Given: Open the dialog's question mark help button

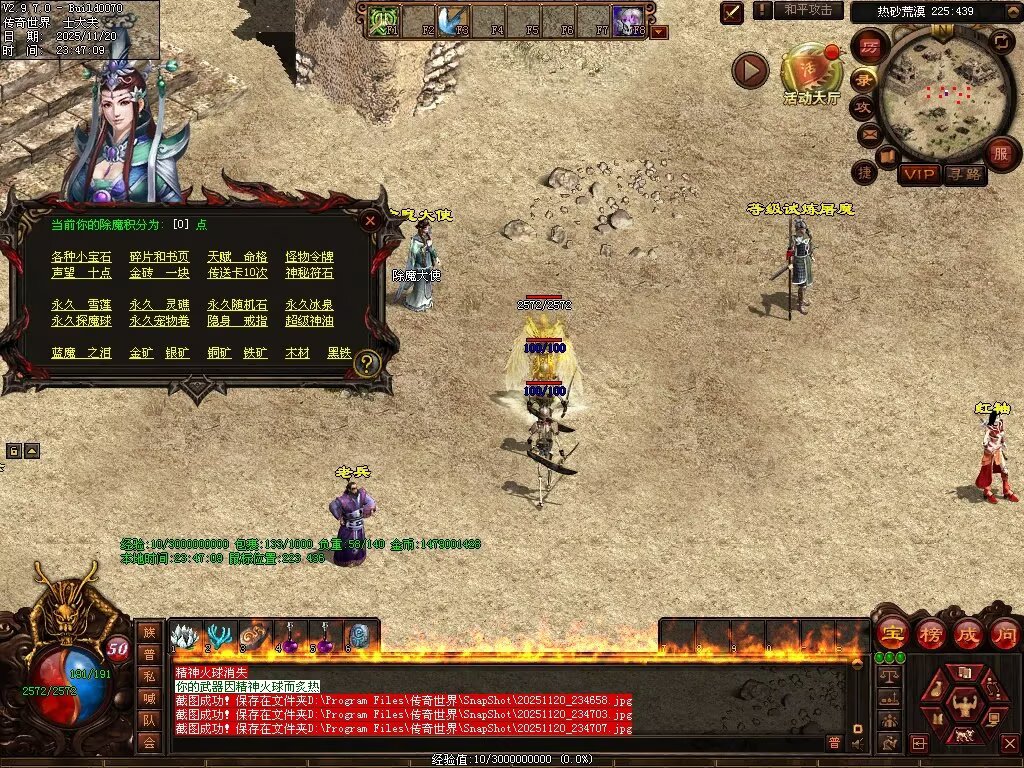Looking at the screenshot, I should [367, 363].
